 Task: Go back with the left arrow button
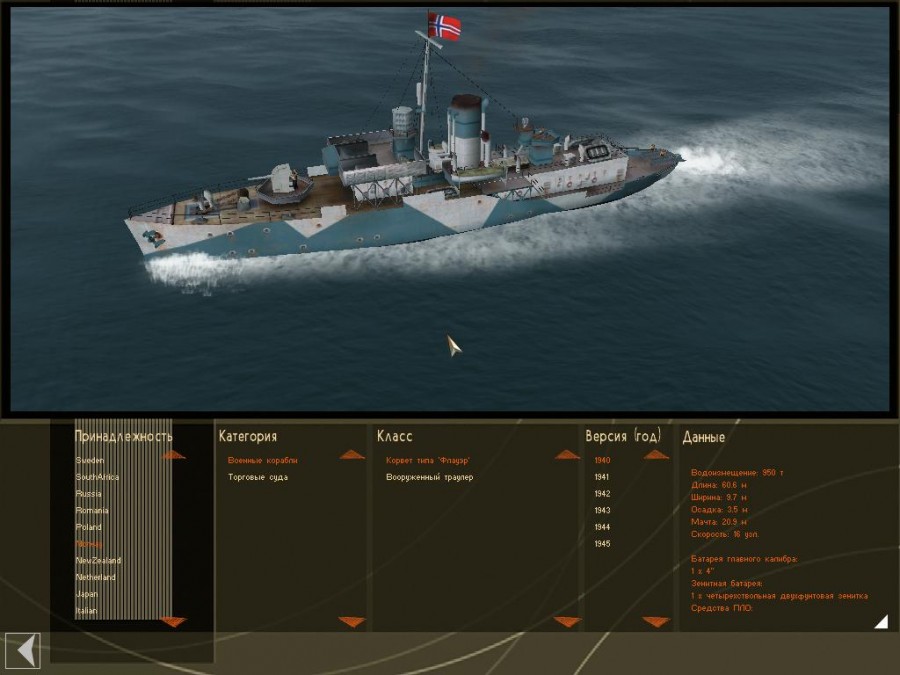coord(23,651)
